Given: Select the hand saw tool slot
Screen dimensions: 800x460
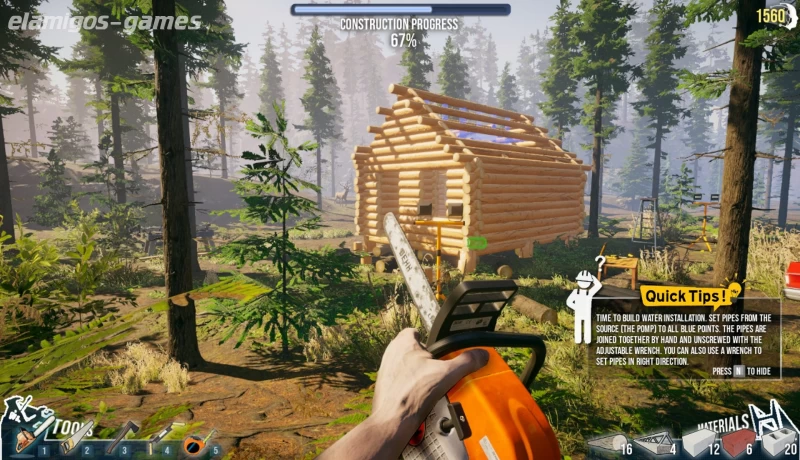Looking at the screenshot, I should [x=76, y=436].
